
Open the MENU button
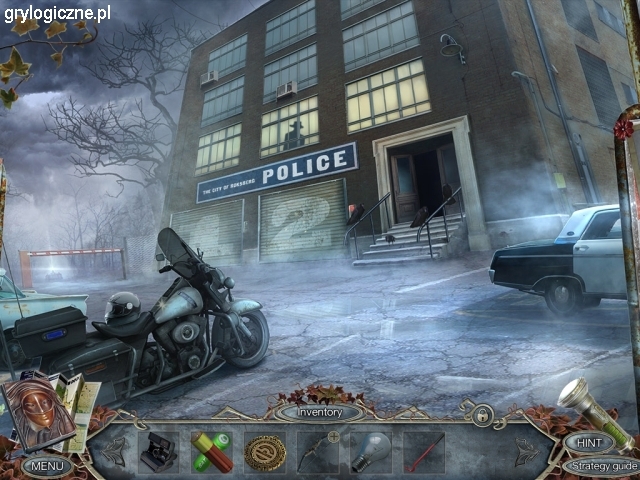pyautogui.click(x=47, y=466)
